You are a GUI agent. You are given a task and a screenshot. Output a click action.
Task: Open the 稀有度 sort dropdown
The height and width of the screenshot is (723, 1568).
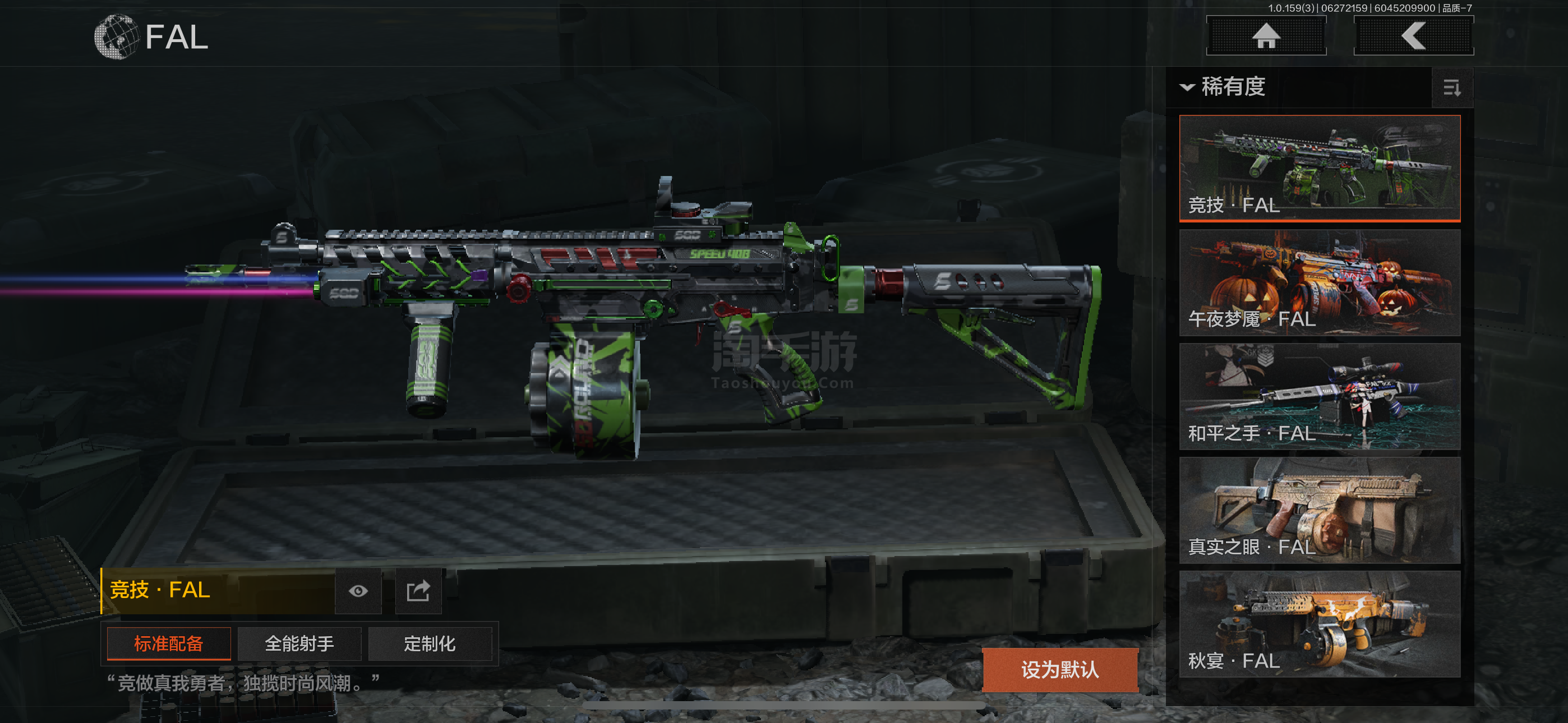click(1224, 87)
